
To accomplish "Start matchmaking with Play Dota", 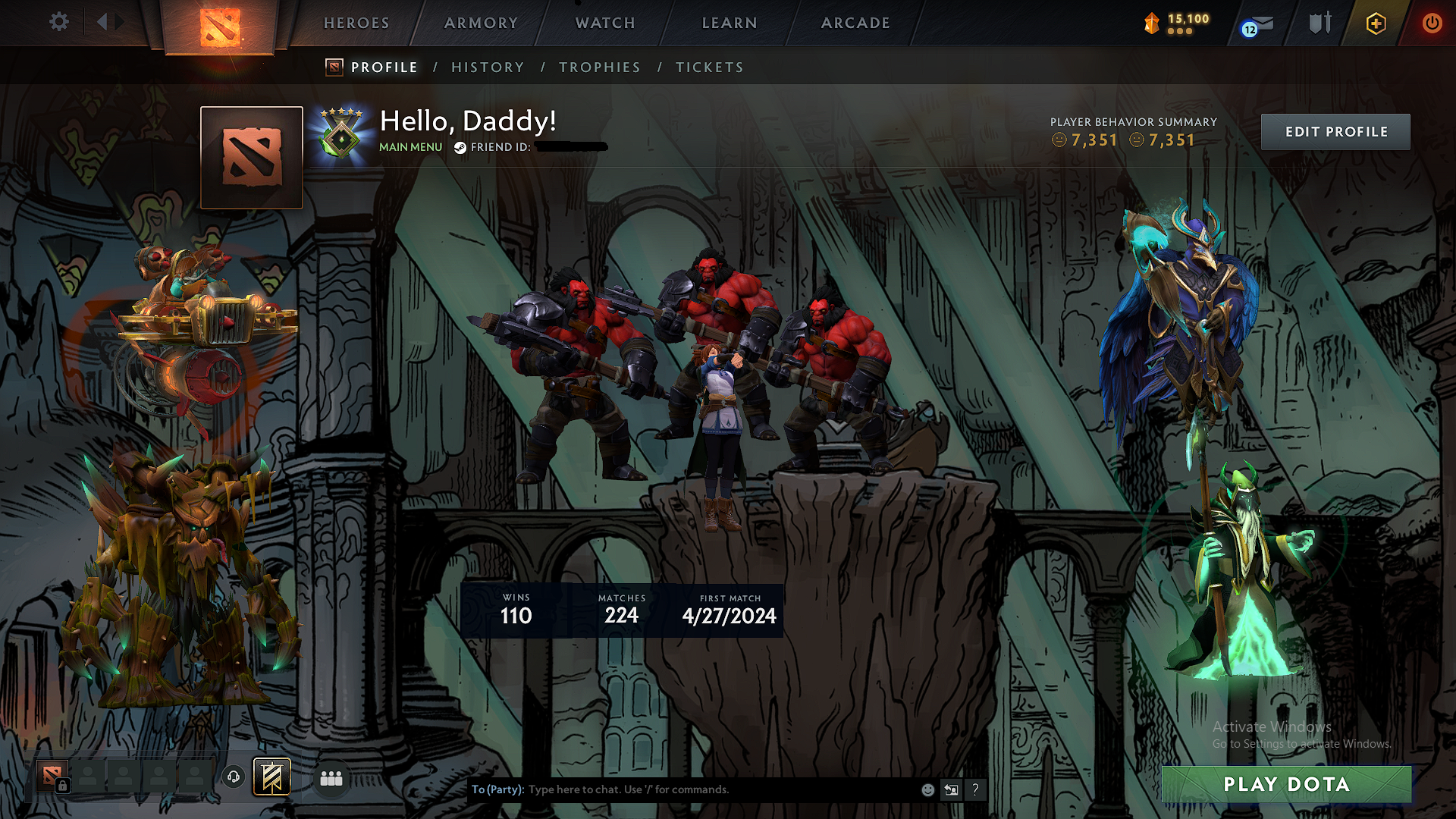I will (1286, 784).
